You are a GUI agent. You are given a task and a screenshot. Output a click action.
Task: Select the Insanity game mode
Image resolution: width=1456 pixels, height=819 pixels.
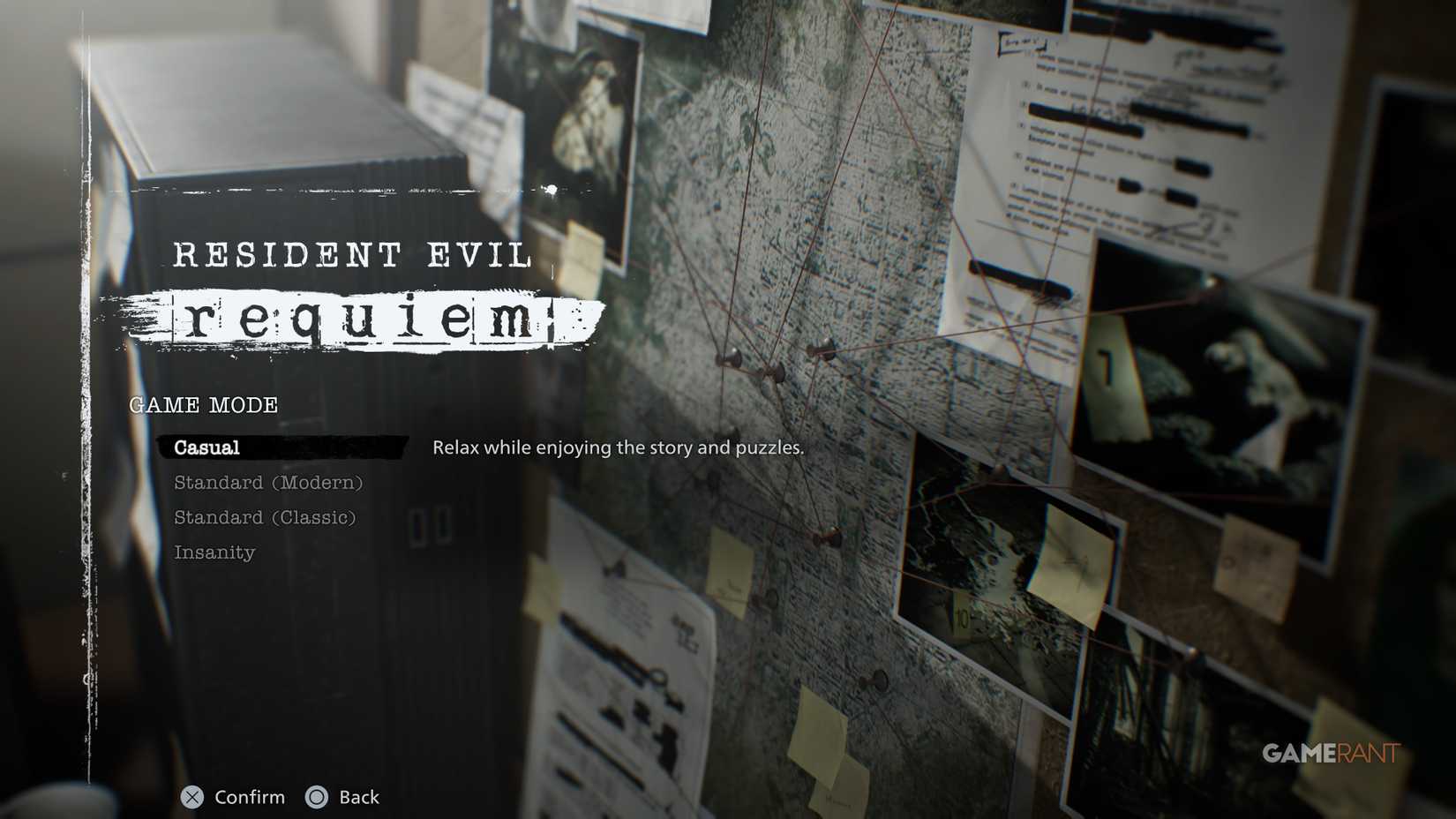215,552
